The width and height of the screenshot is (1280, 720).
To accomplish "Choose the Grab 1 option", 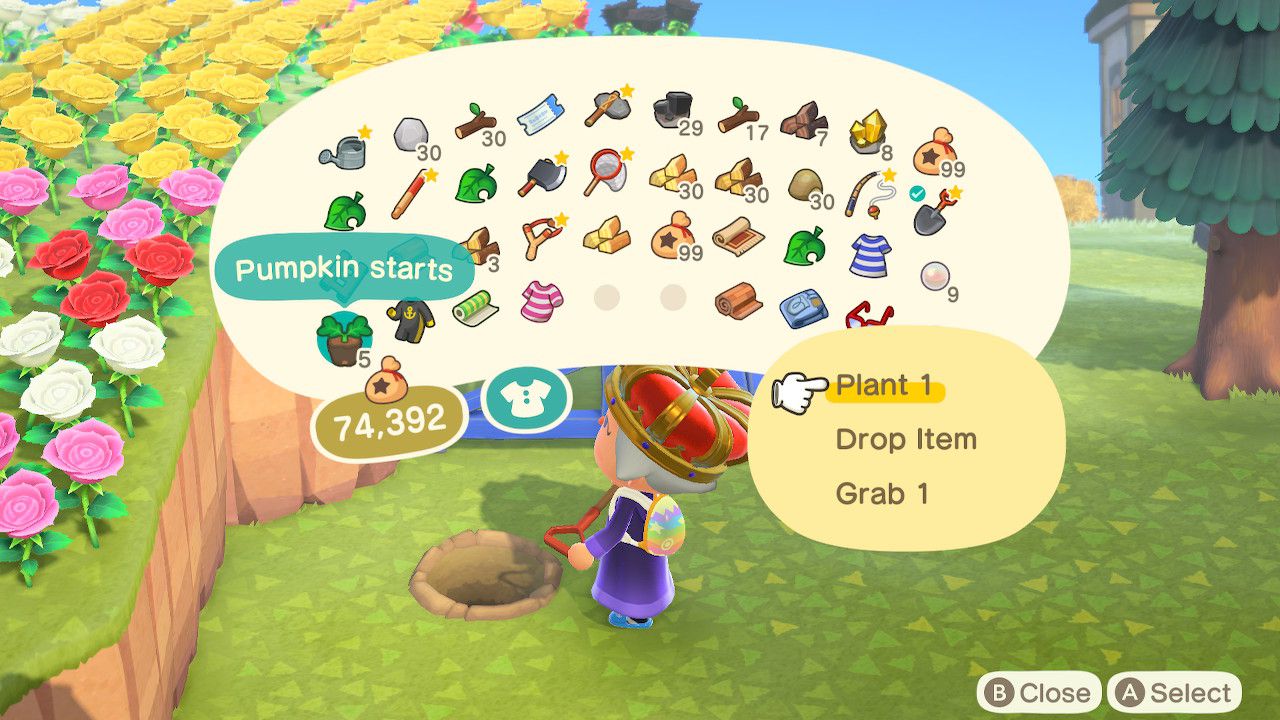I will click(881, 494).
